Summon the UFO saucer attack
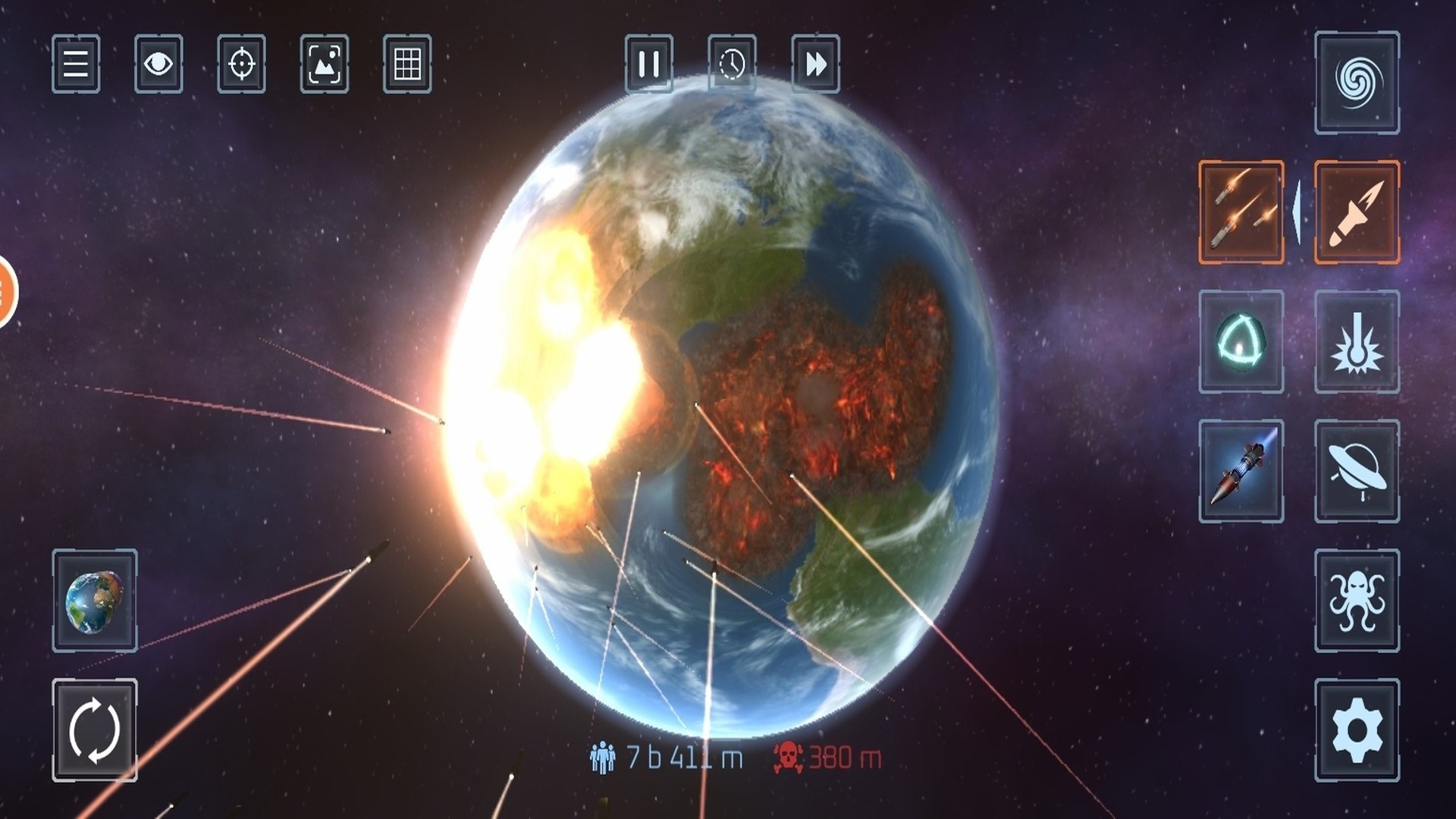The height and width of the screenshot is (819, 1456). click(1357, 471)
